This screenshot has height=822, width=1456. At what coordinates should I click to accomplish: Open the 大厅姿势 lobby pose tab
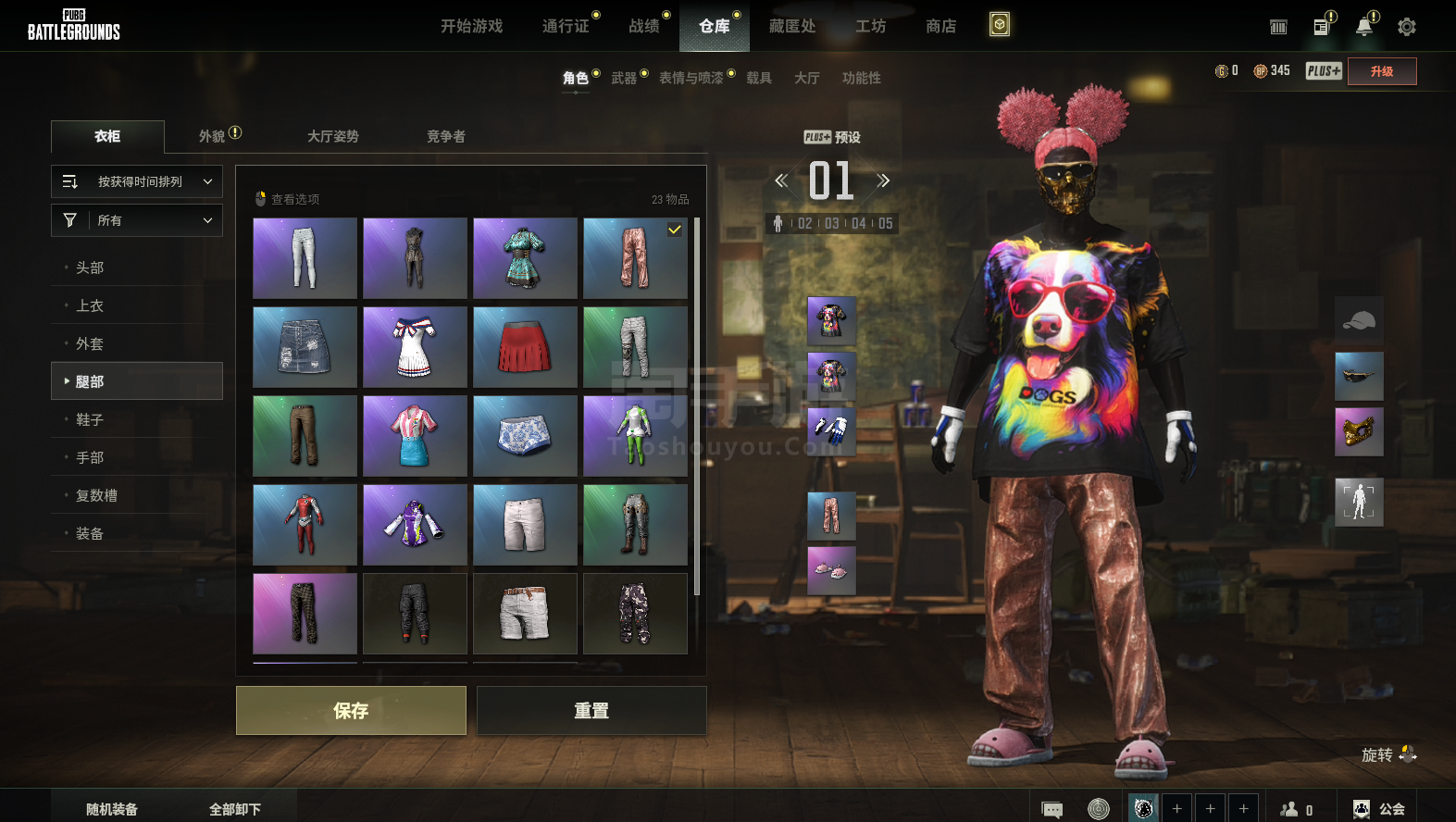333,136
